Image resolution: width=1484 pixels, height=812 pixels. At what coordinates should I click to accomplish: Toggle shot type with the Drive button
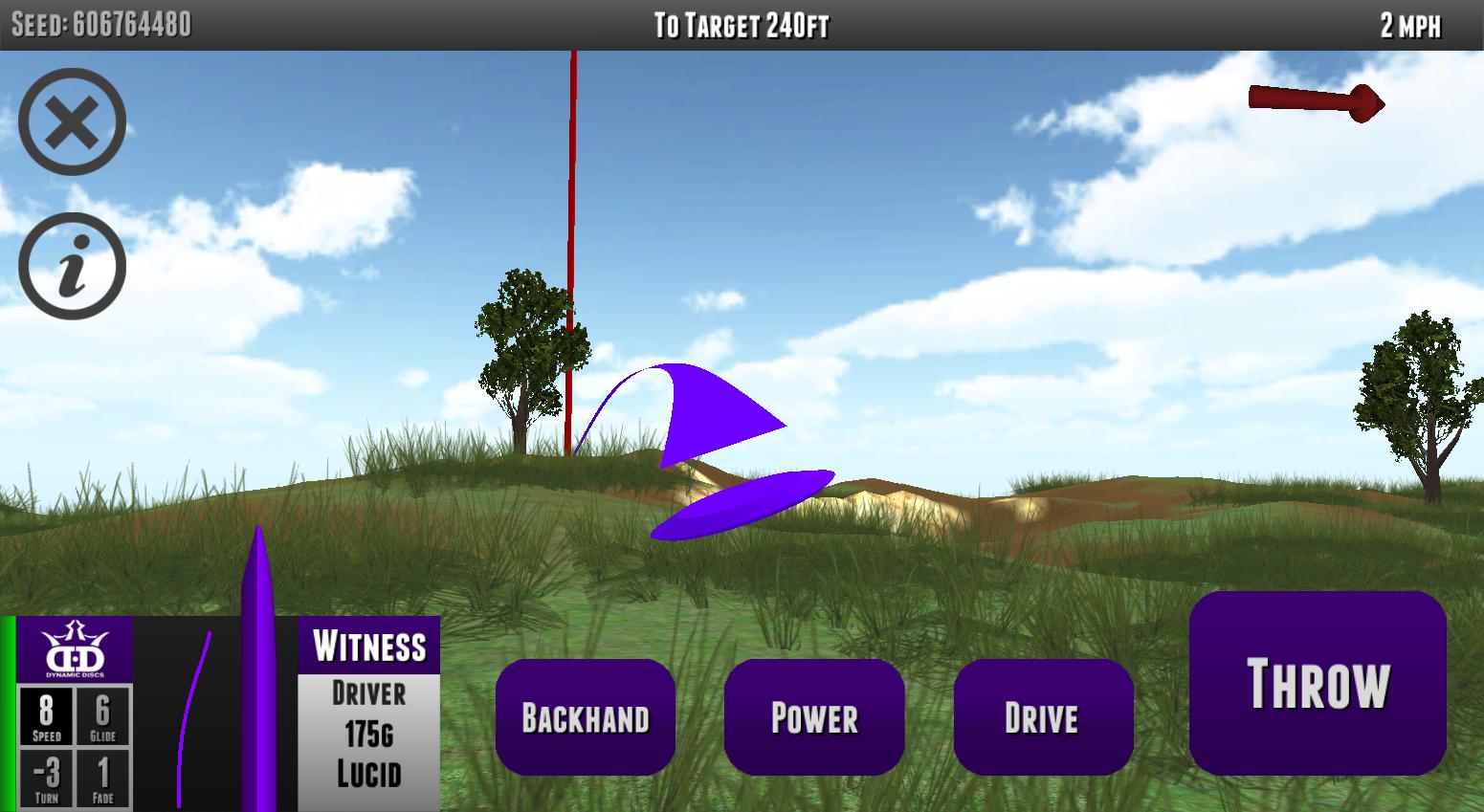(1043, 715)
